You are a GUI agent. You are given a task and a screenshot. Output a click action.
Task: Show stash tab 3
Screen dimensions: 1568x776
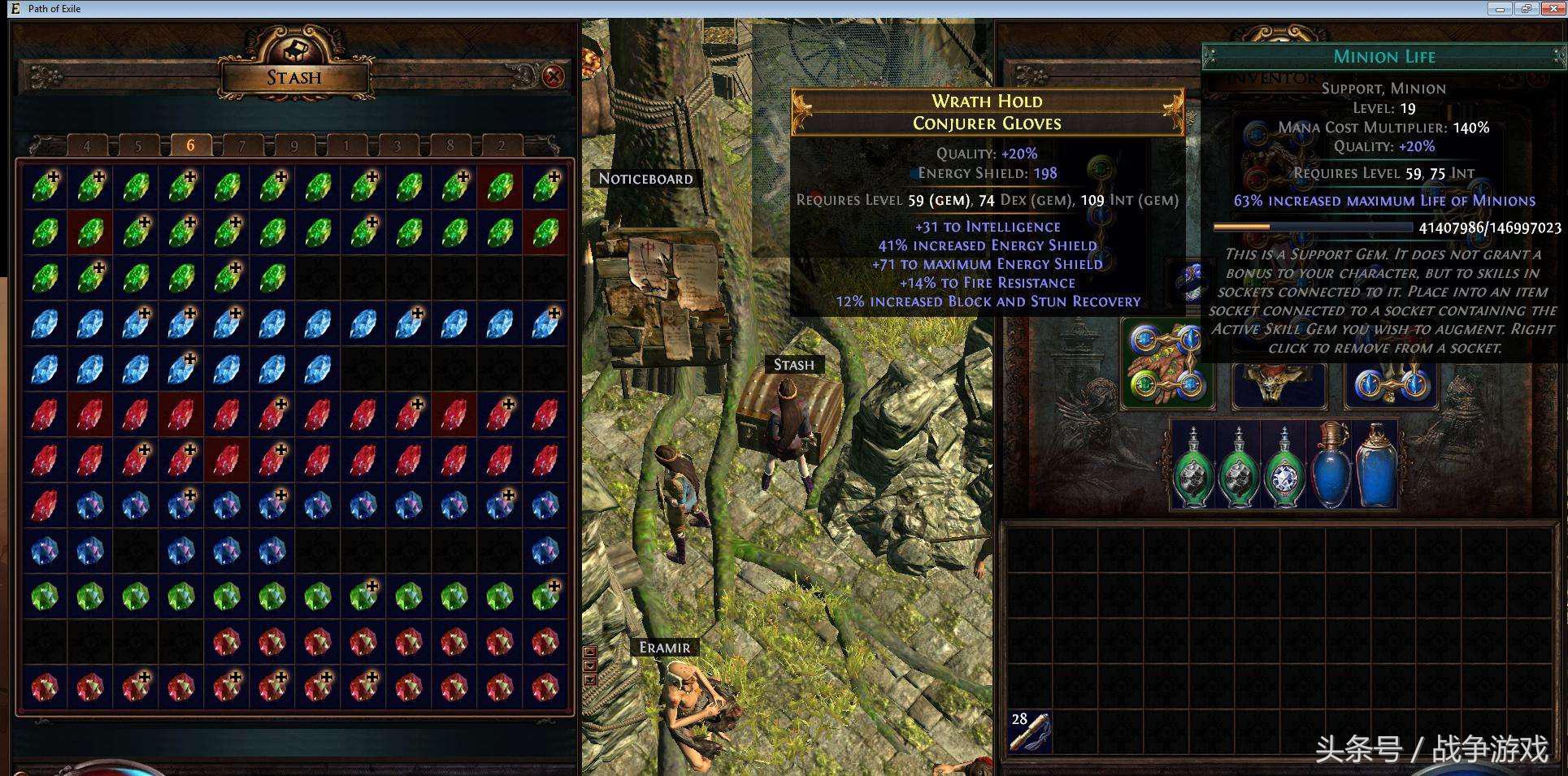(397, 146)
